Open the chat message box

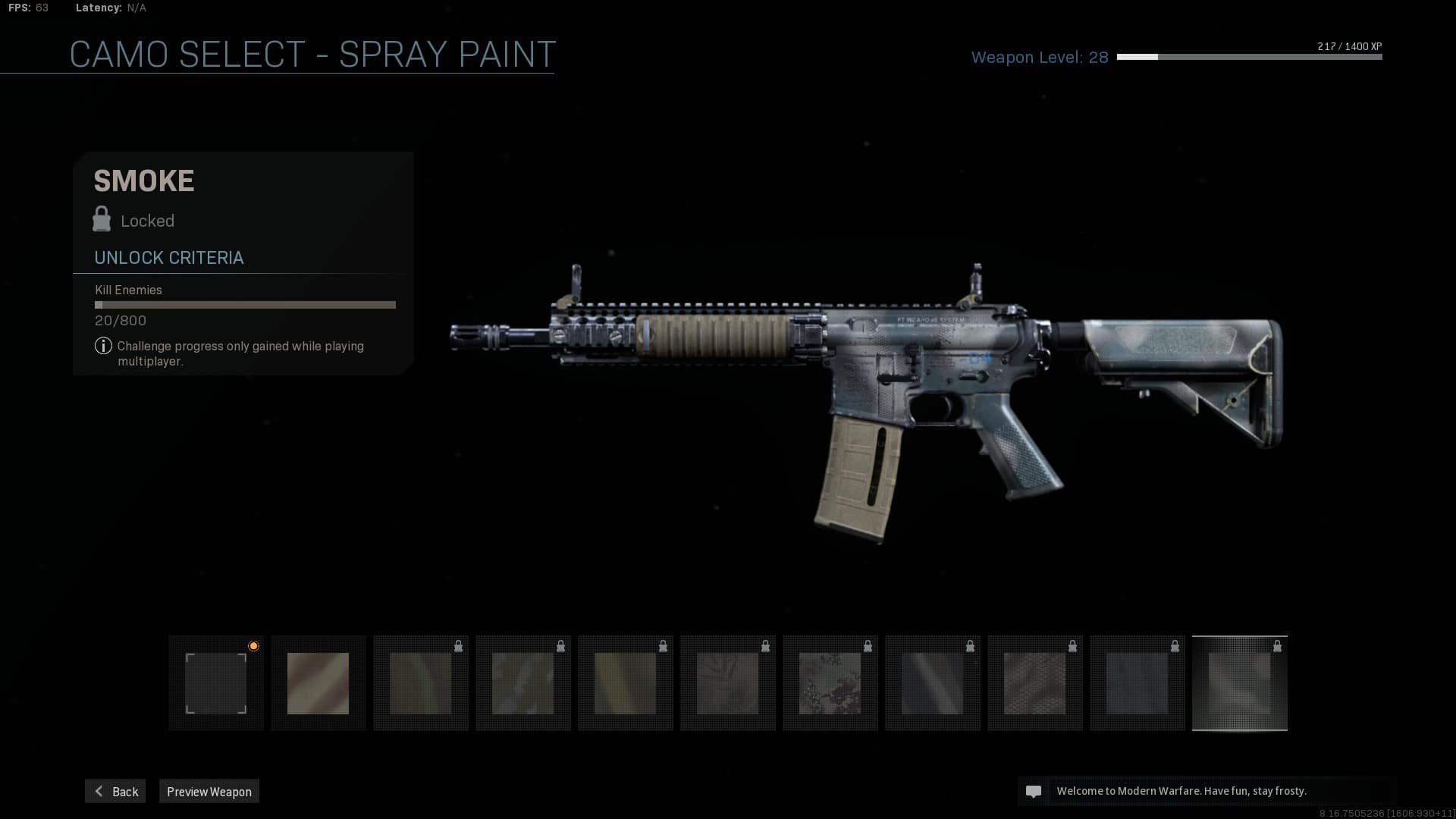[1207, 791]
